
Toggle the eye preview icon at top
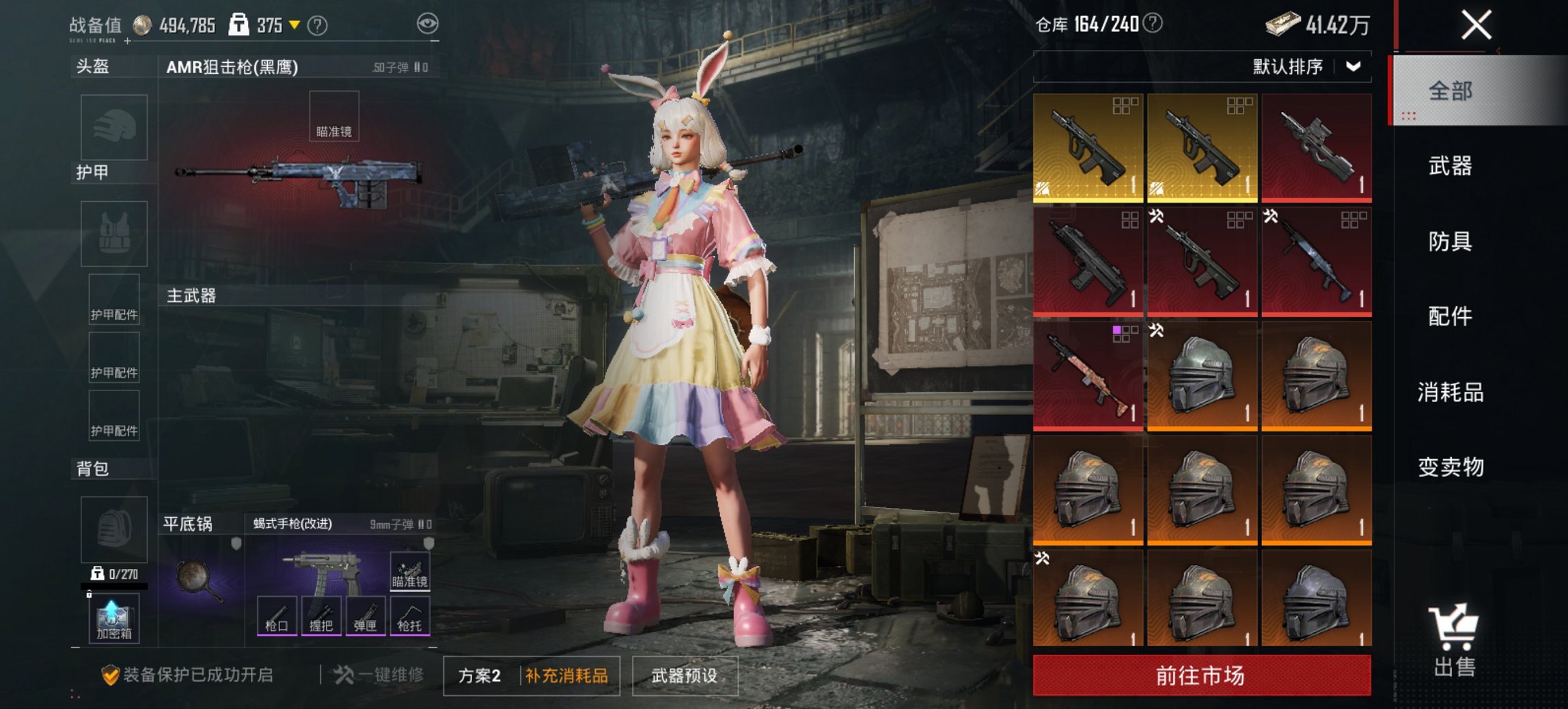click(428, 21)
